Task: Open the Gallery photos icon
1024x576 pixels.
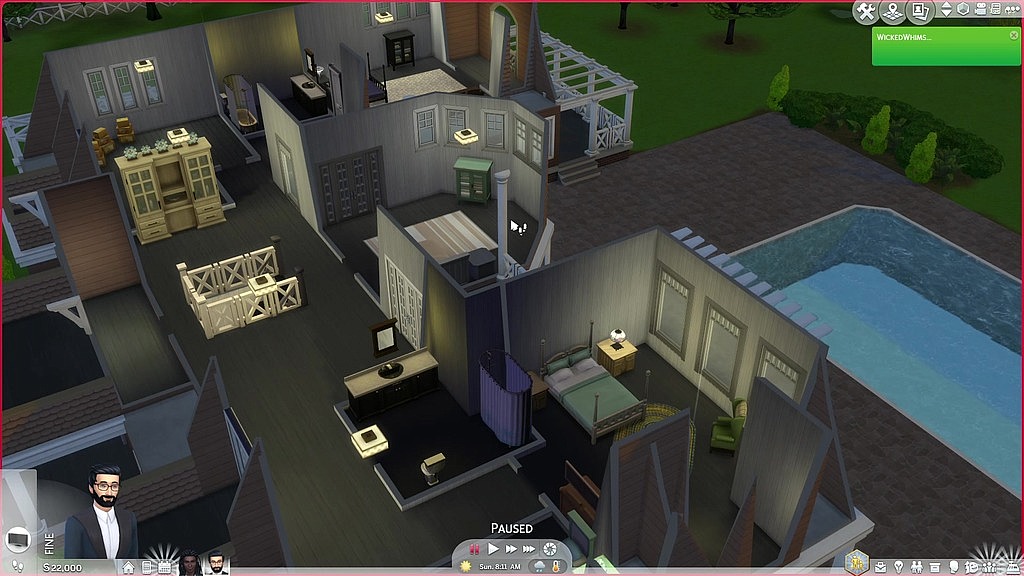Action: tap(919, 11)
